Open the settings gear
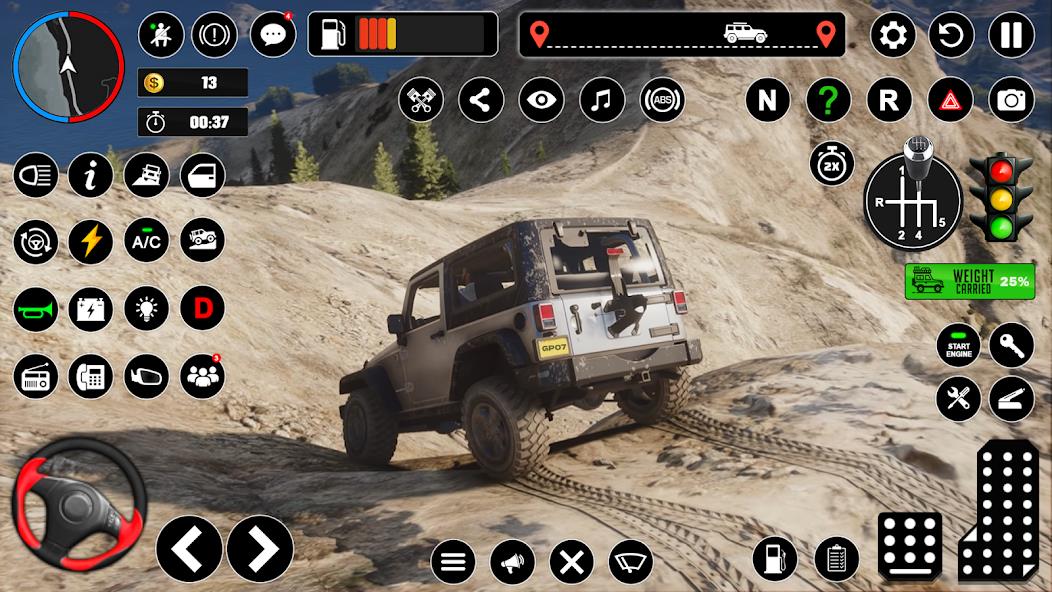The image size is (1052, 592). point(893,36)
